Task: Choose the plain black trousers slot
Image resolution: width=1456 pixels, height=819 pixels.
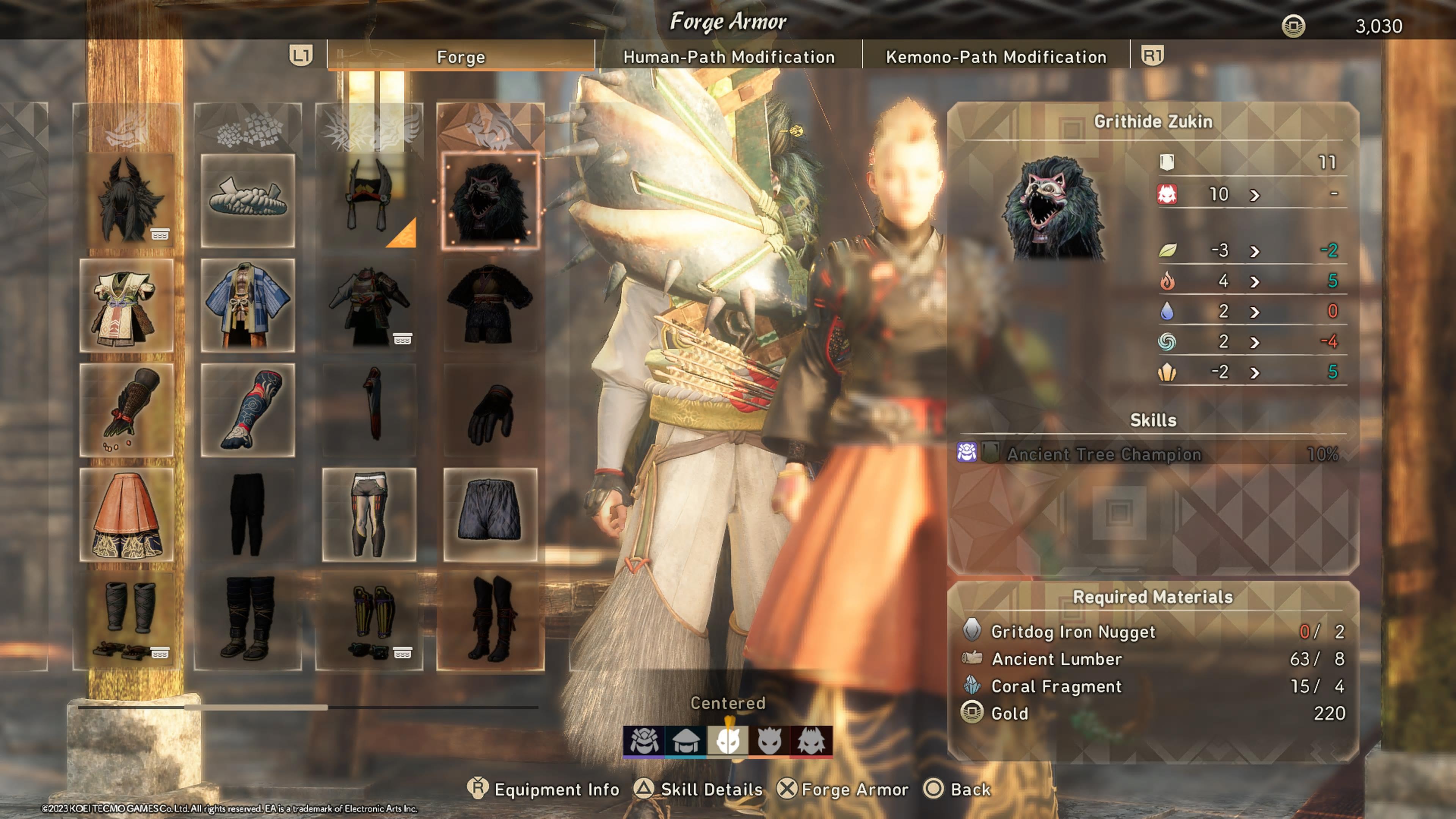Action: pyautogui.click(x=248, y=515)
